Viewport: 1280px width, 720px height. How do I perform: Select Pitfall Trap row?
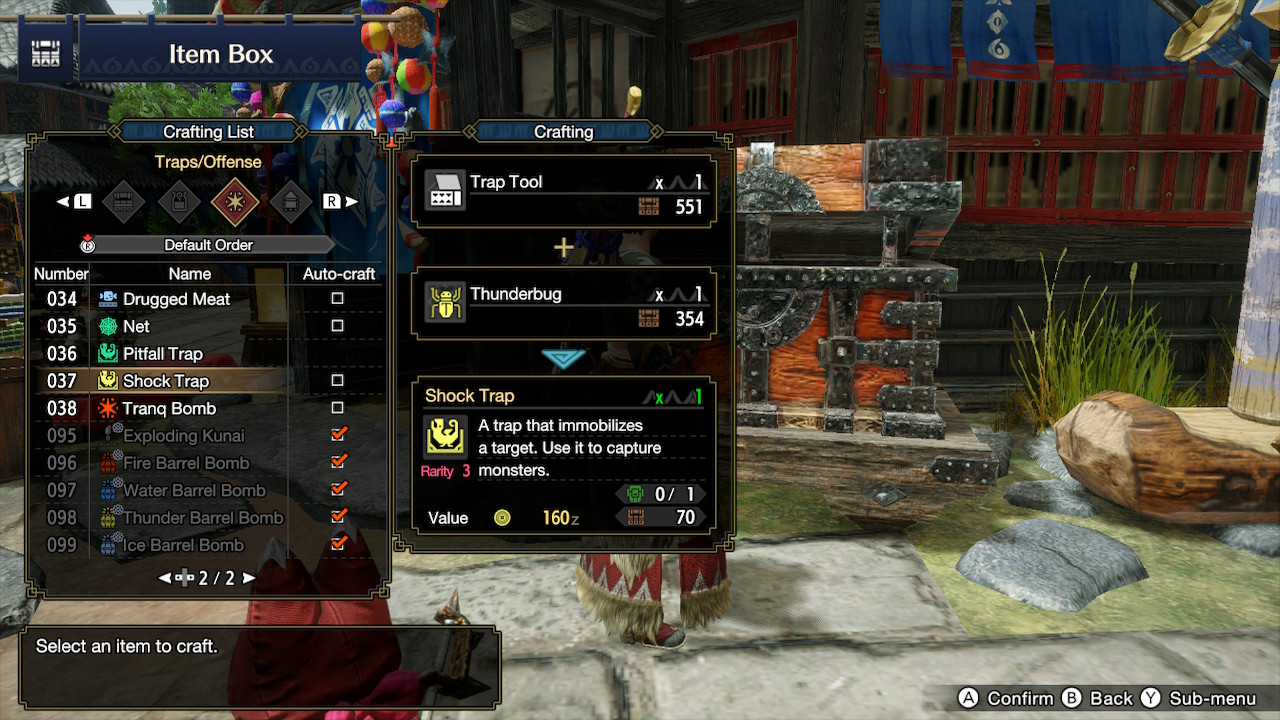(x=162, y=354)
